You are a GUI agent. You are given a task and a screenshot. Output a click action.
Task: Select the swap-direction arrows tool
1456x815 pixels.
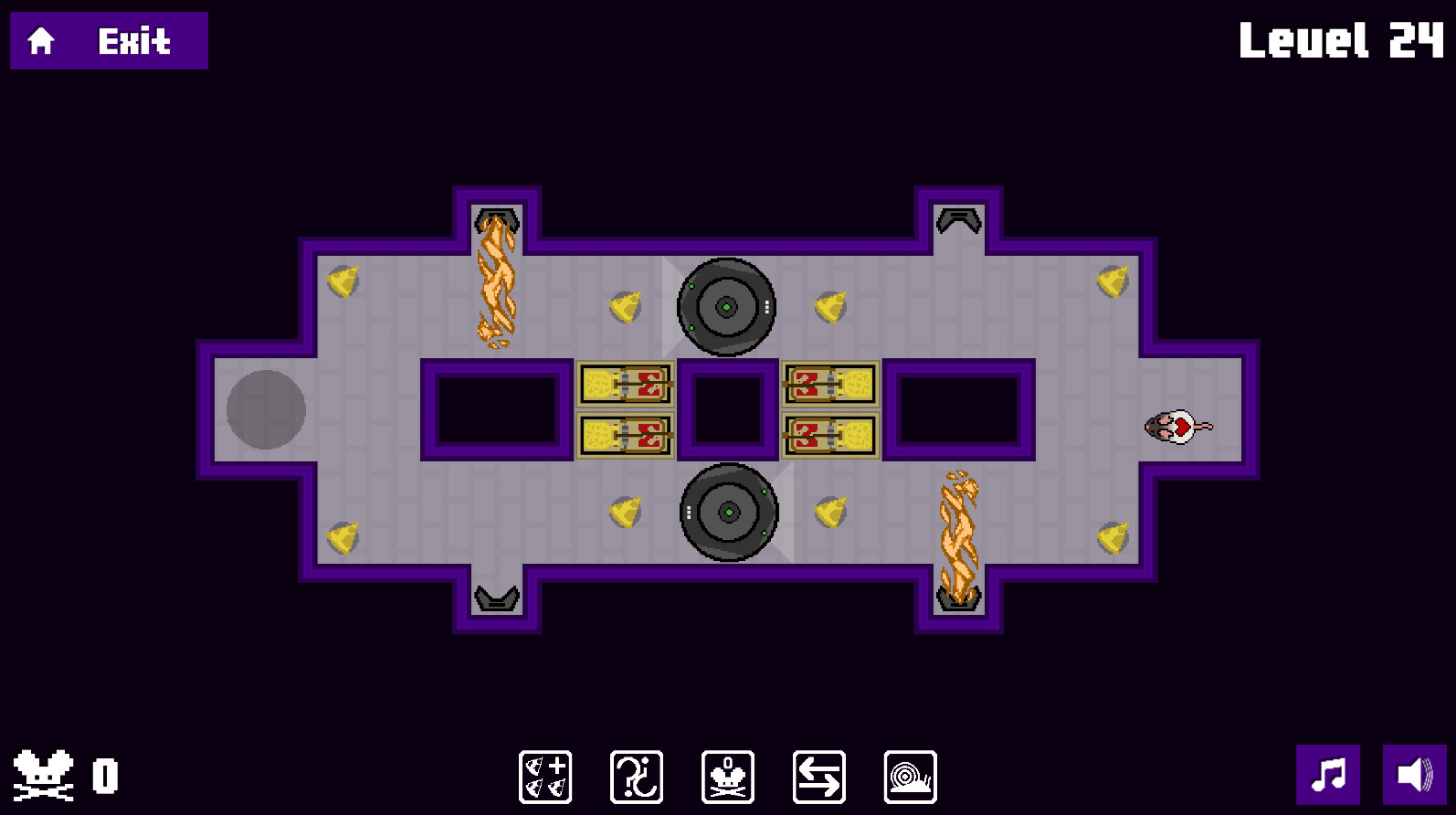pyautogui.click(x=818, y=777)
